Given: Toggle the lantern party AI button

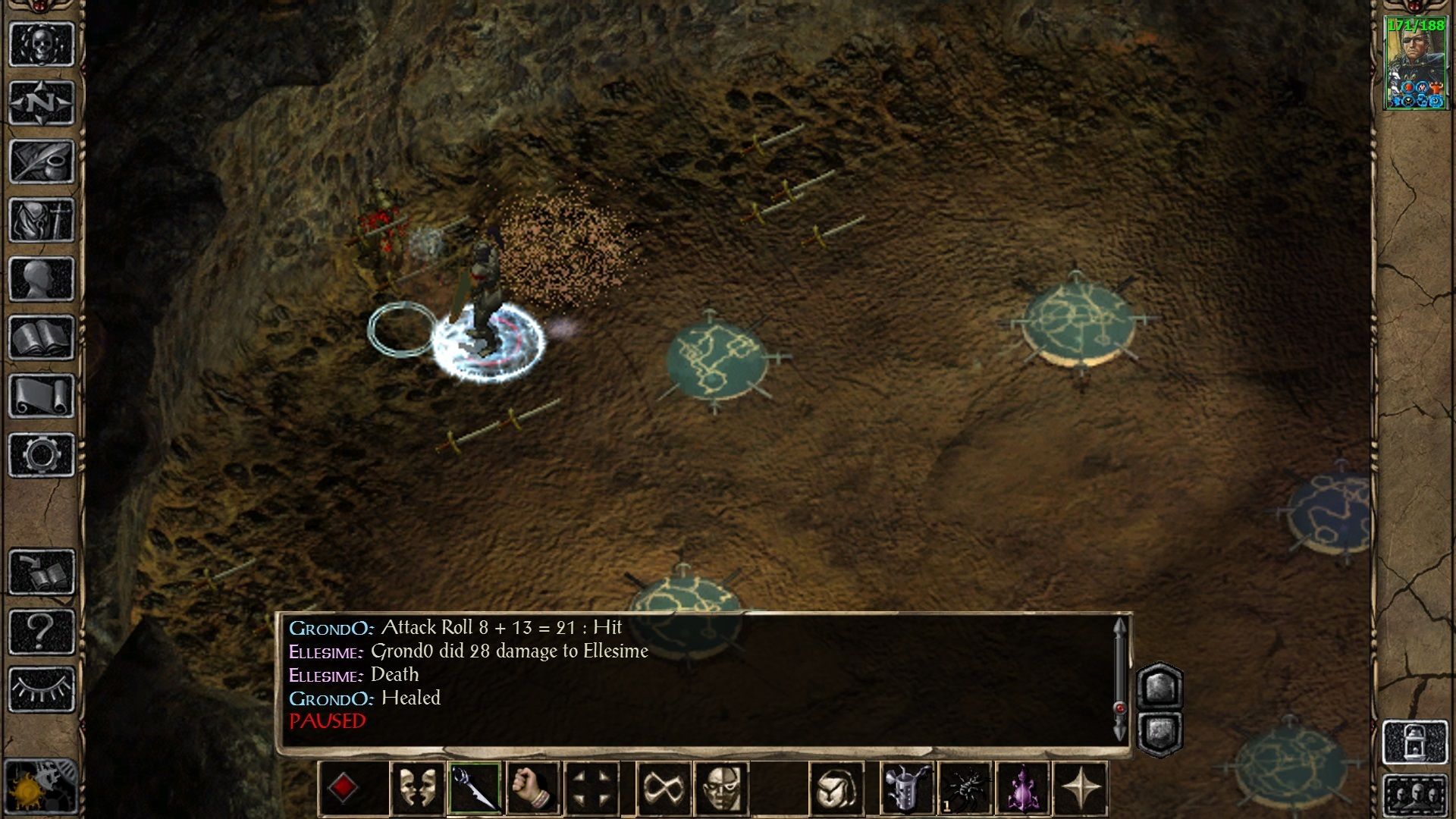Looking at the screenshot, I should [x=1415, y=741].
